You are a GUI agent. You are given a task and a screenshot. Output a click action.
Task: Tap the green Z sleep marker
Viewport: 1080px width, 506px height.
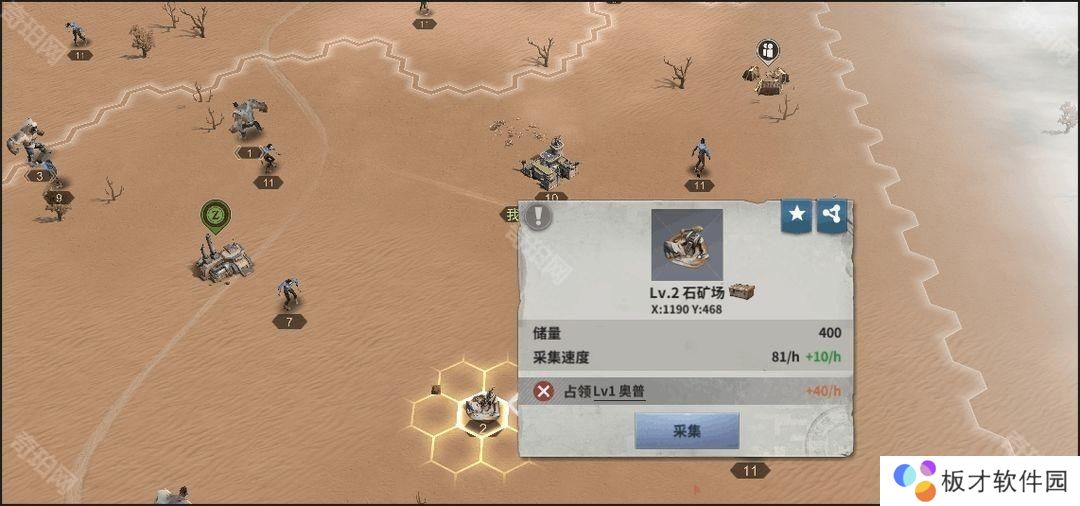(x=215, y=214)
